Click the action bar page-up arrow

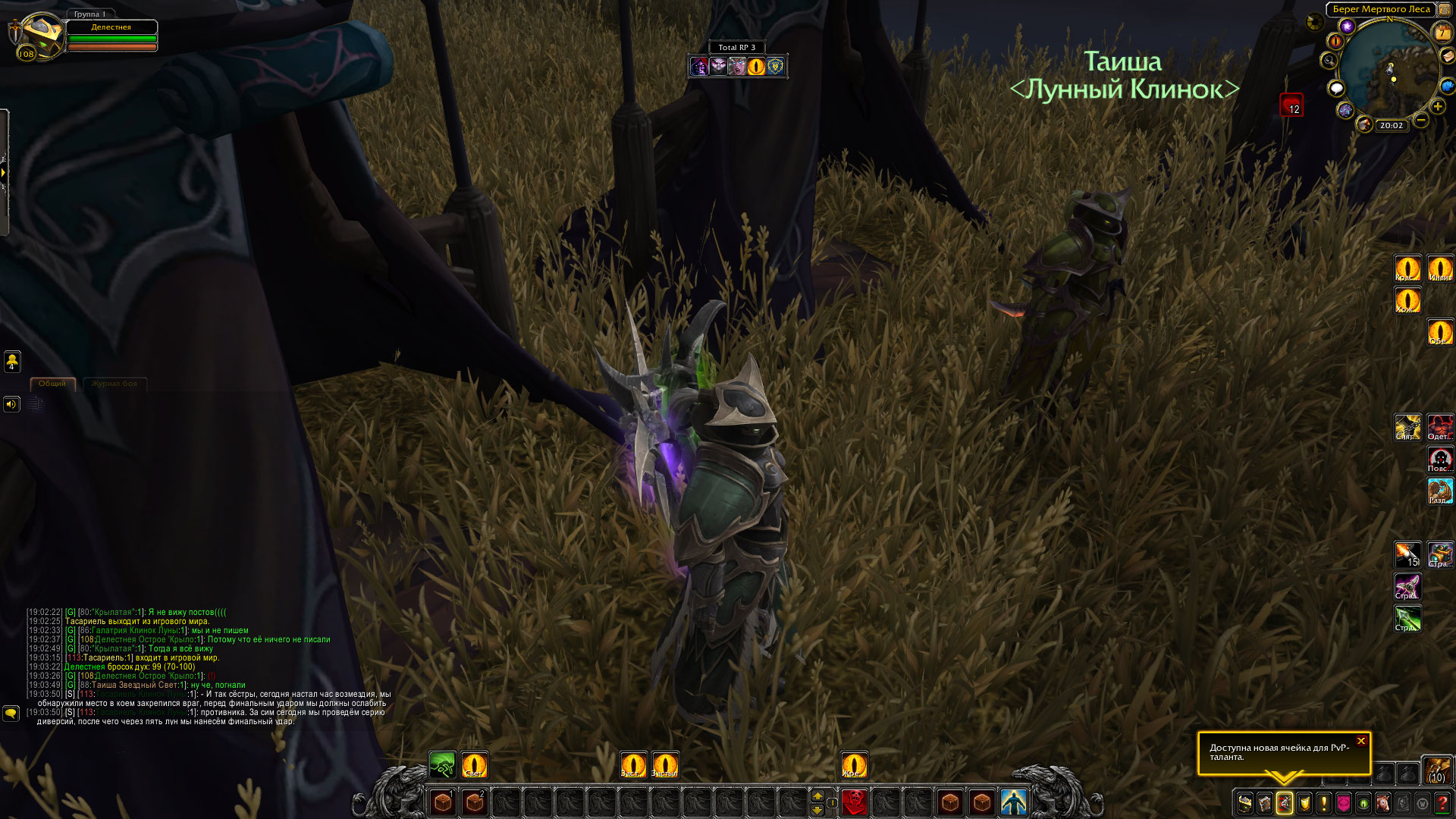(817, 795)
